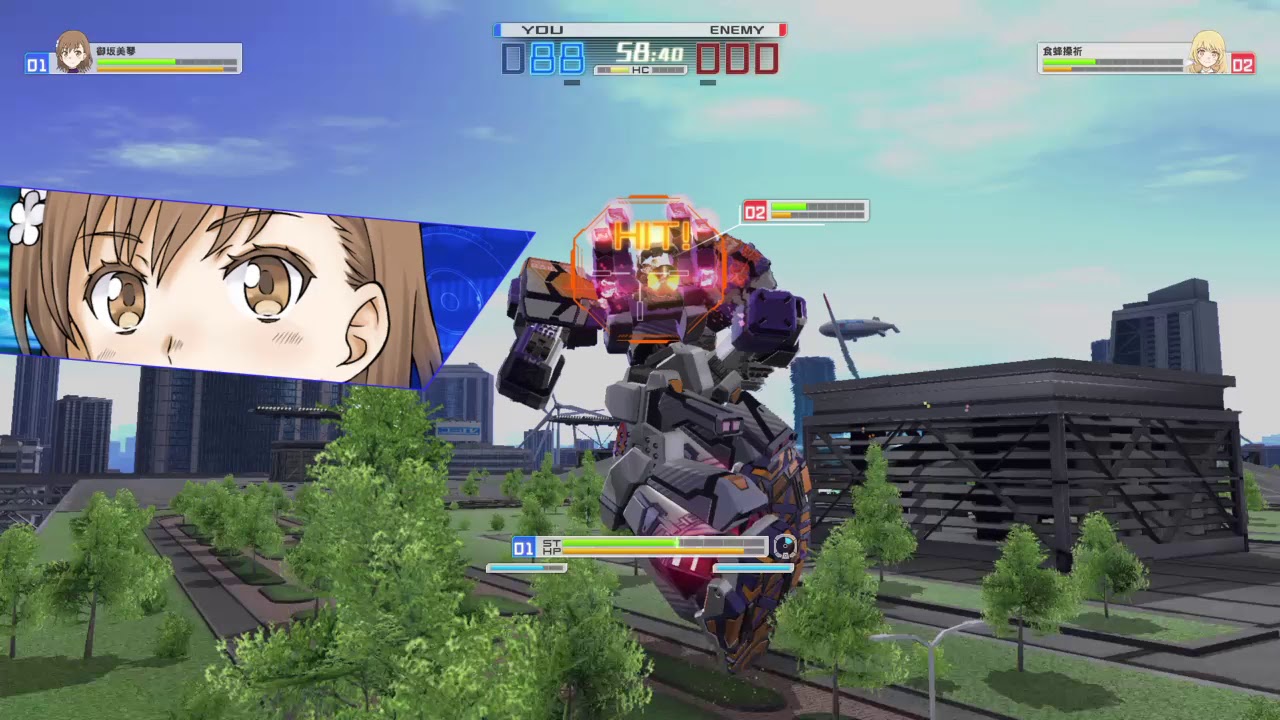Click the circular weapon gauge dial near HP bar
The height and width of the screenshot is (720, 1280).
[x=783, y=546]
